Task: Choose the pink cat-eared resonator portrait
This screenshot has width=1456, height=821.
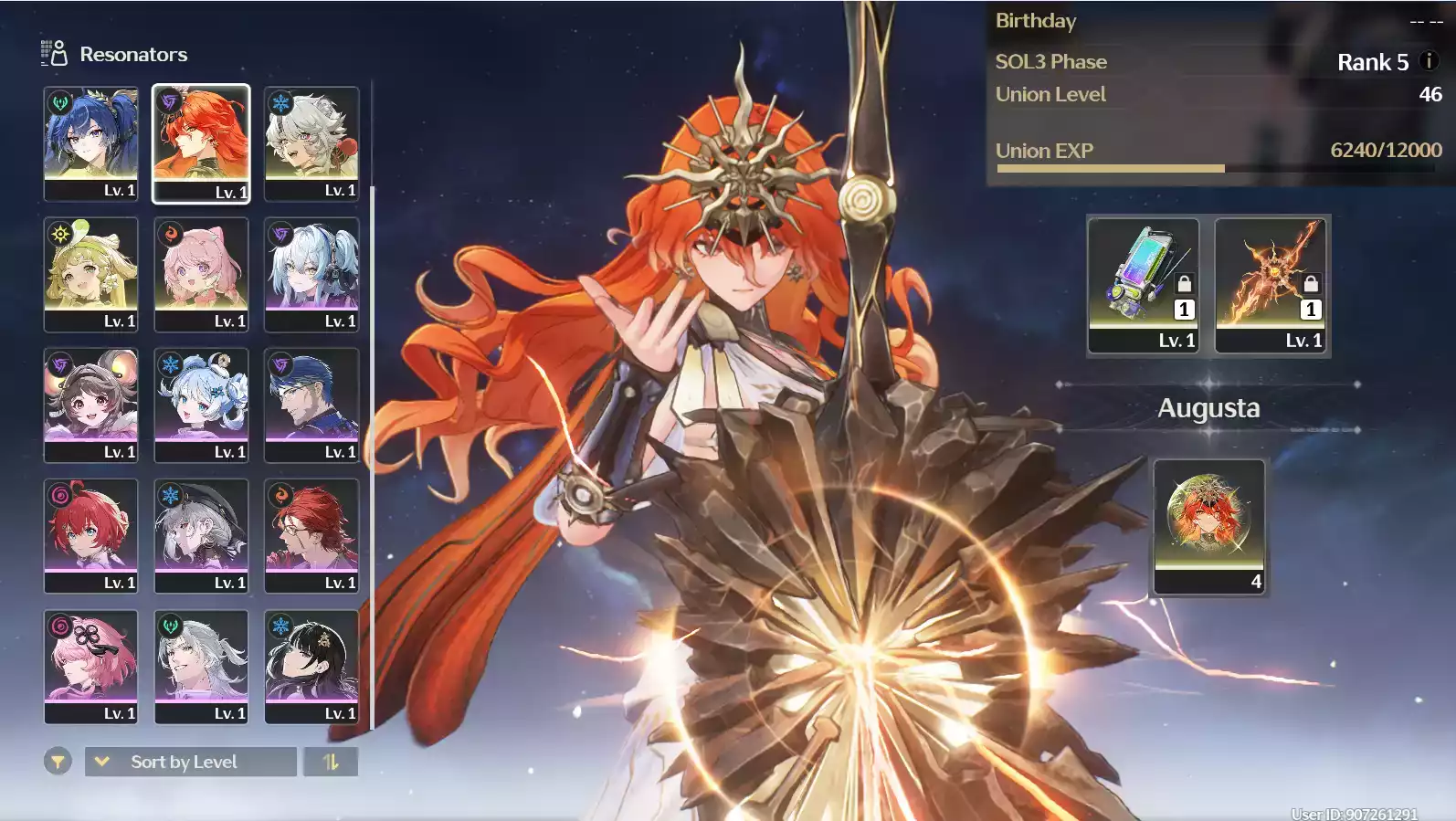Action: (201, 274)
